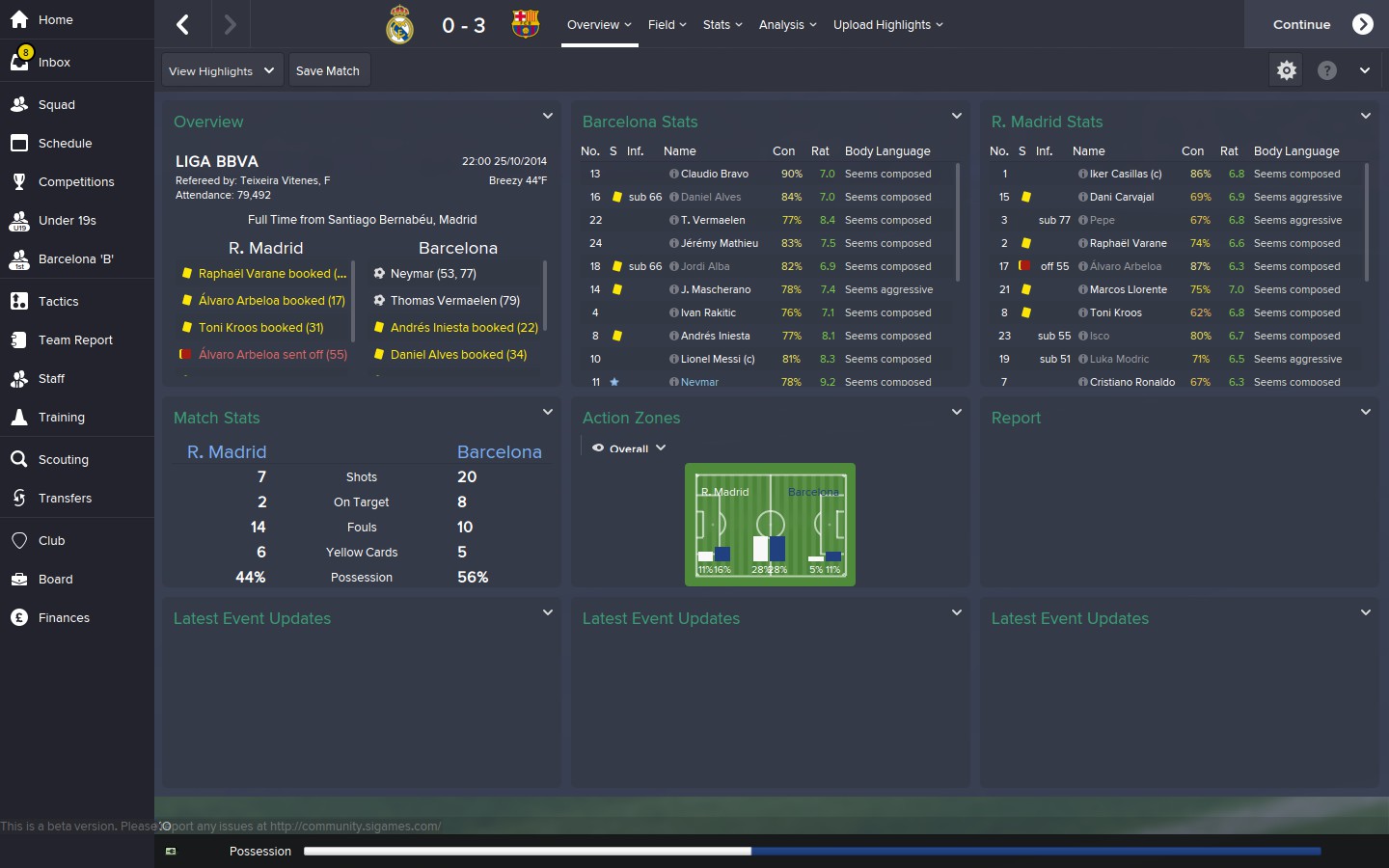Open the Stats tab menu
This screenshot has height=868, width=1389.
[722, 24]
